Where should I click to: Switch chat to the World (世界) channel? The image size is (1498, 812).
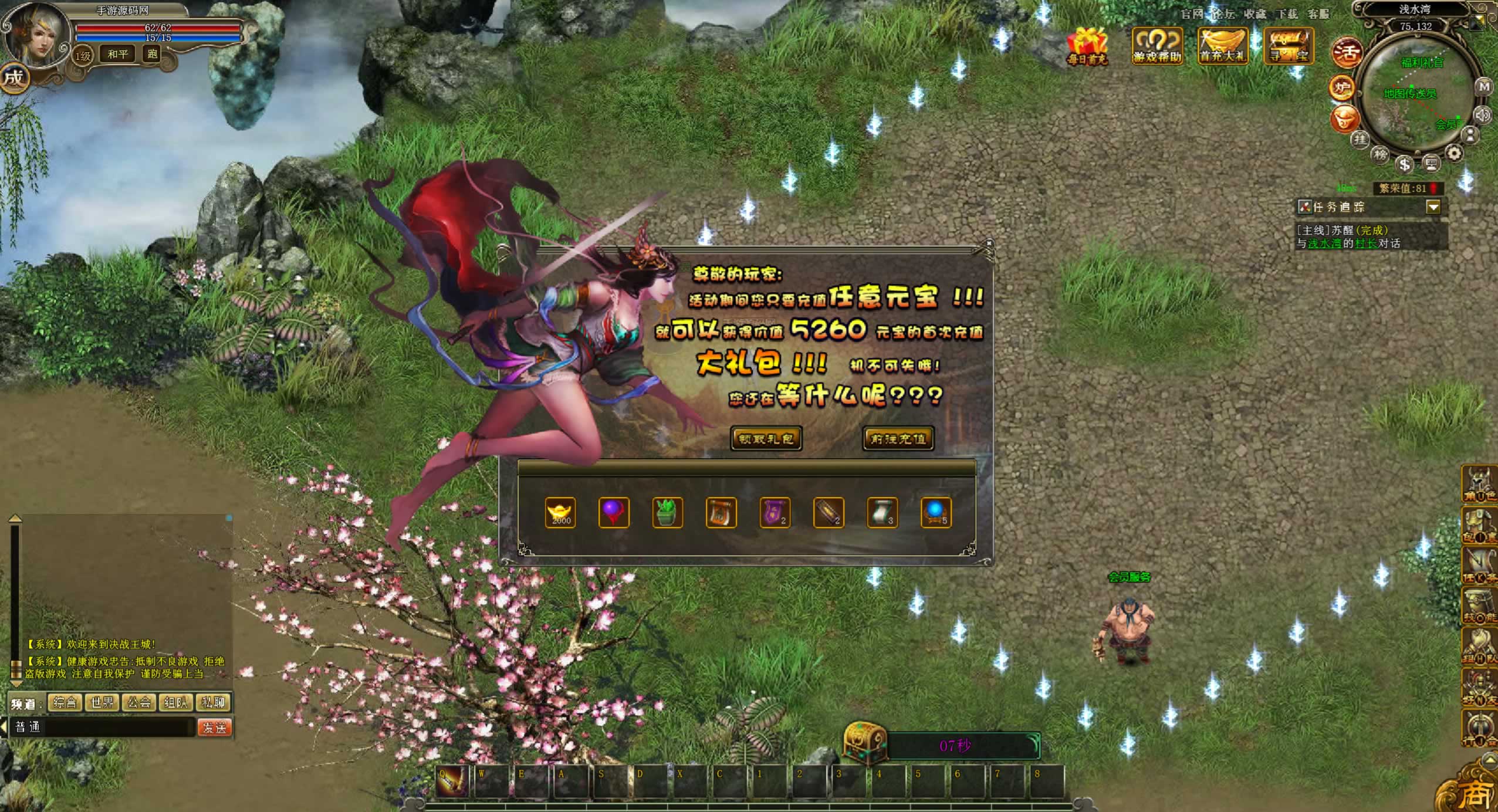pos(102,702)
